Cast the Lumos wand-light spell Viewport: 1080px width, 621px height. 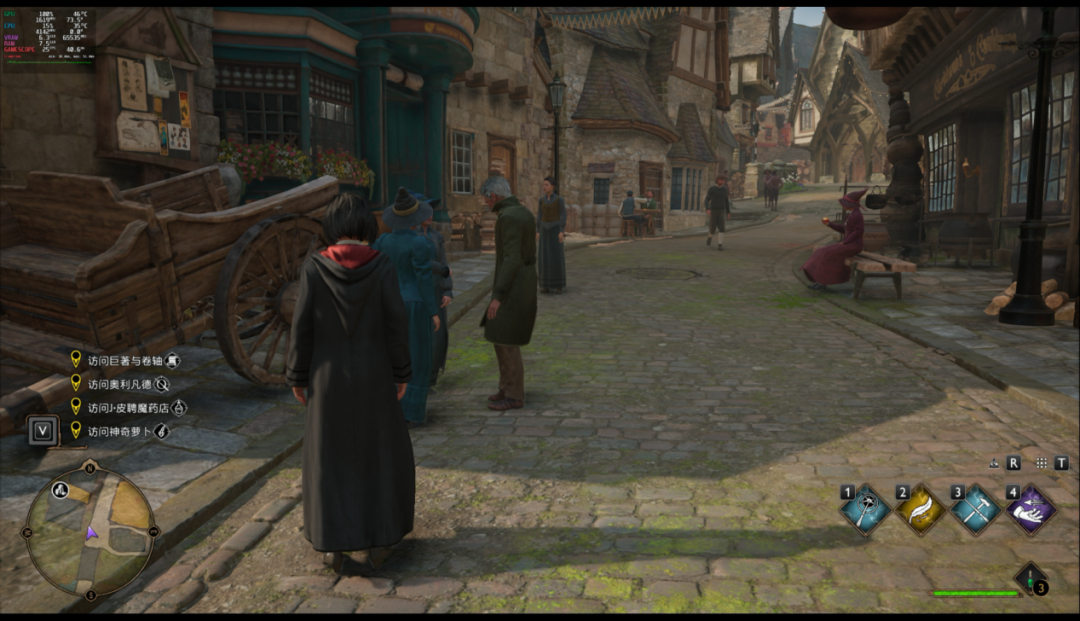(x=865, y=510)
